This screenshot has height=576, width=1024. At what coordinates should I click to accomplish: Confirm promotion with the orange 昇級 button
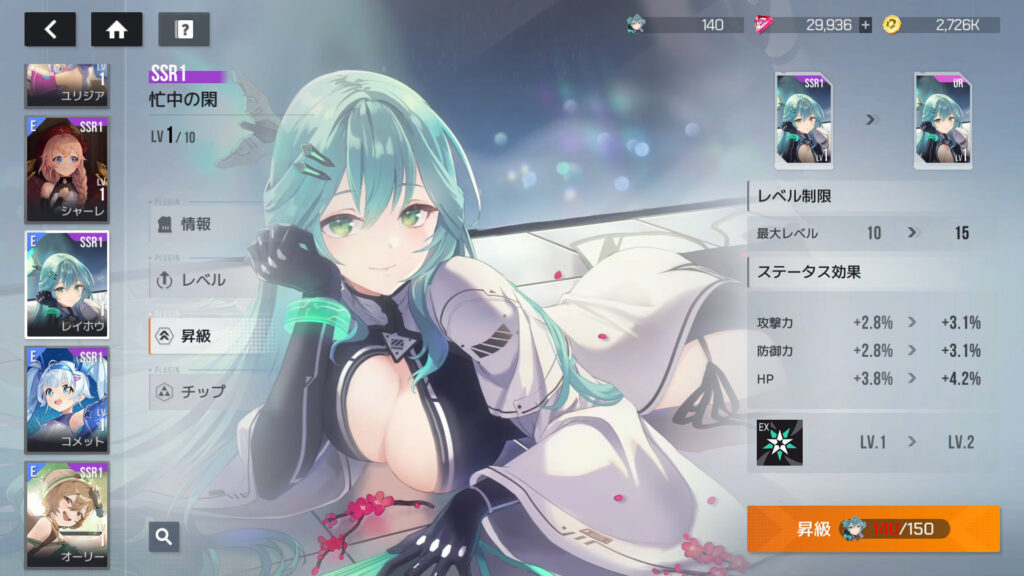[x=872, y=528]
